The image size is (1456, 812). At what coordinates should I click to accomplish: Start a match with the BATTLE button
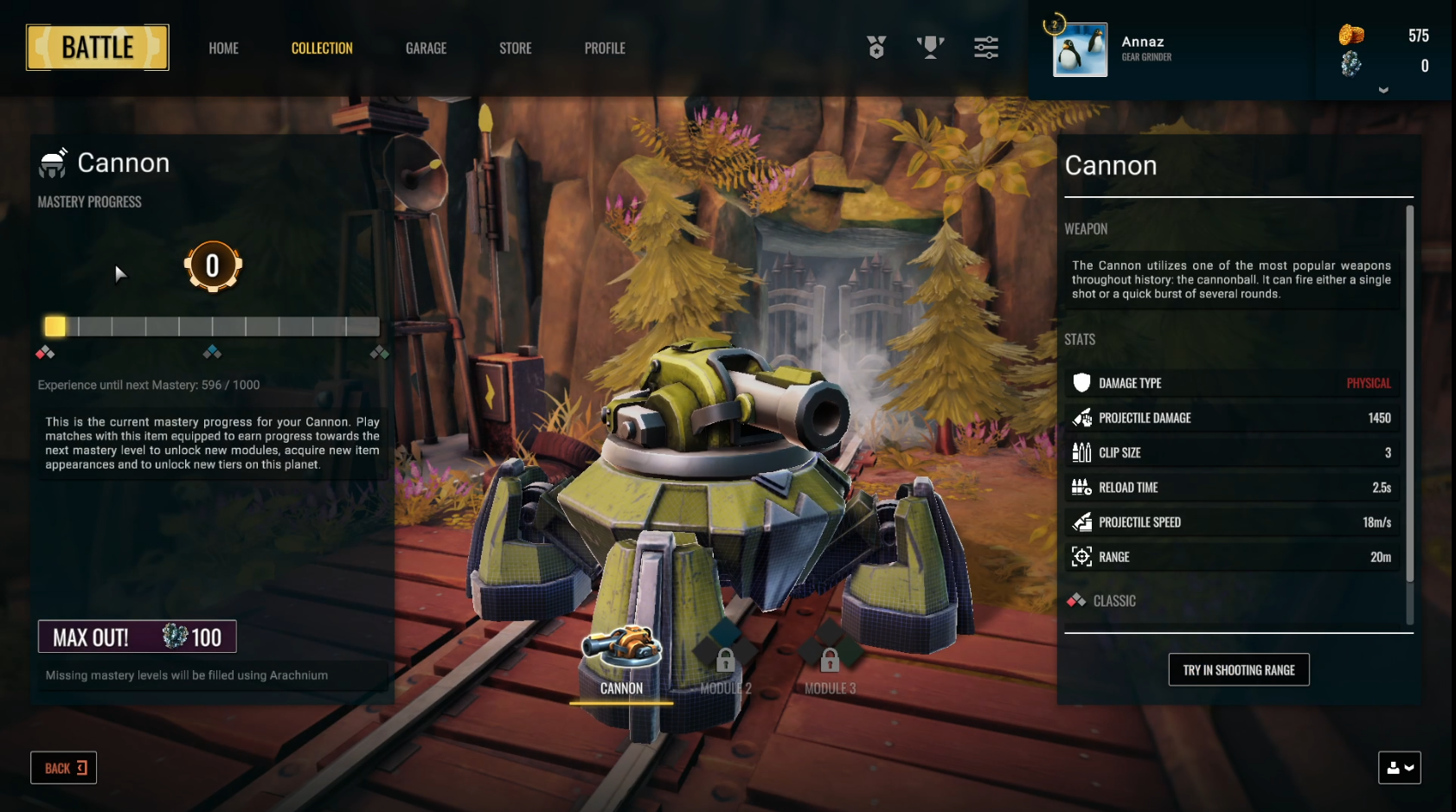click(x=98, y=48)
